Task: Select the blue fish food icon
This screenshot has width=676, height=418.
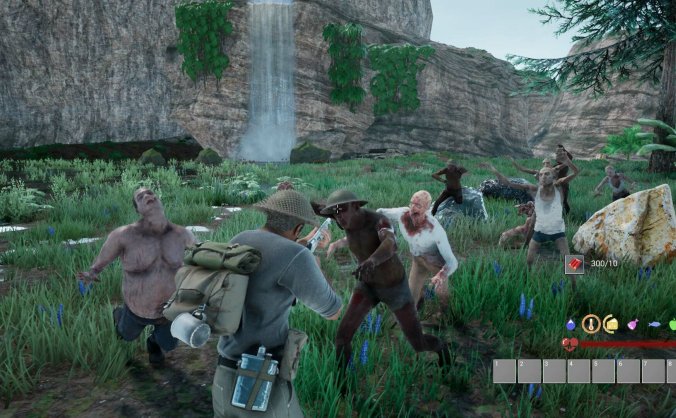Action: (654, 324)
